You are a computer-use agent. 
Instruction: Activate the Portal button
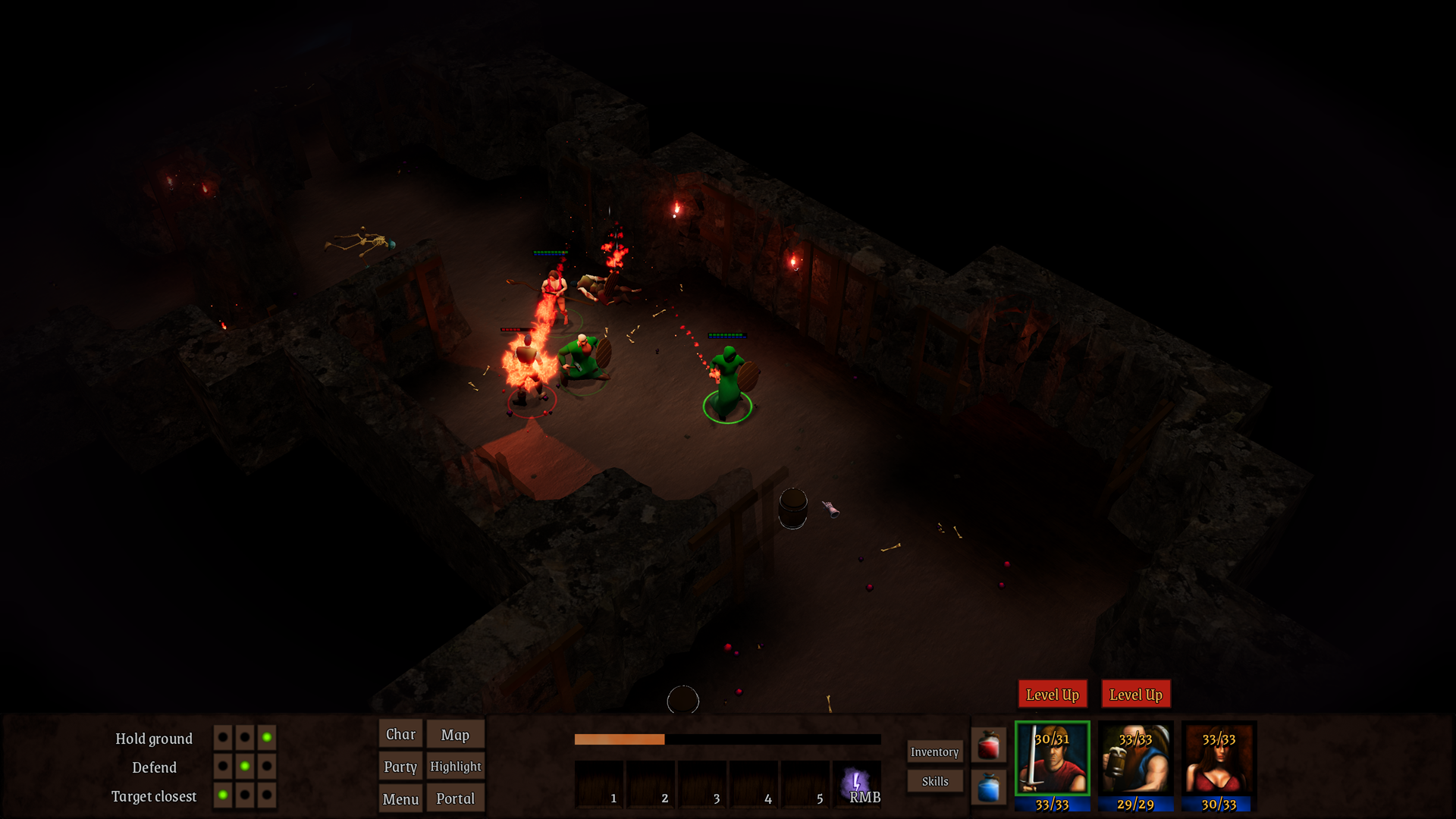(x=455, y=799)
